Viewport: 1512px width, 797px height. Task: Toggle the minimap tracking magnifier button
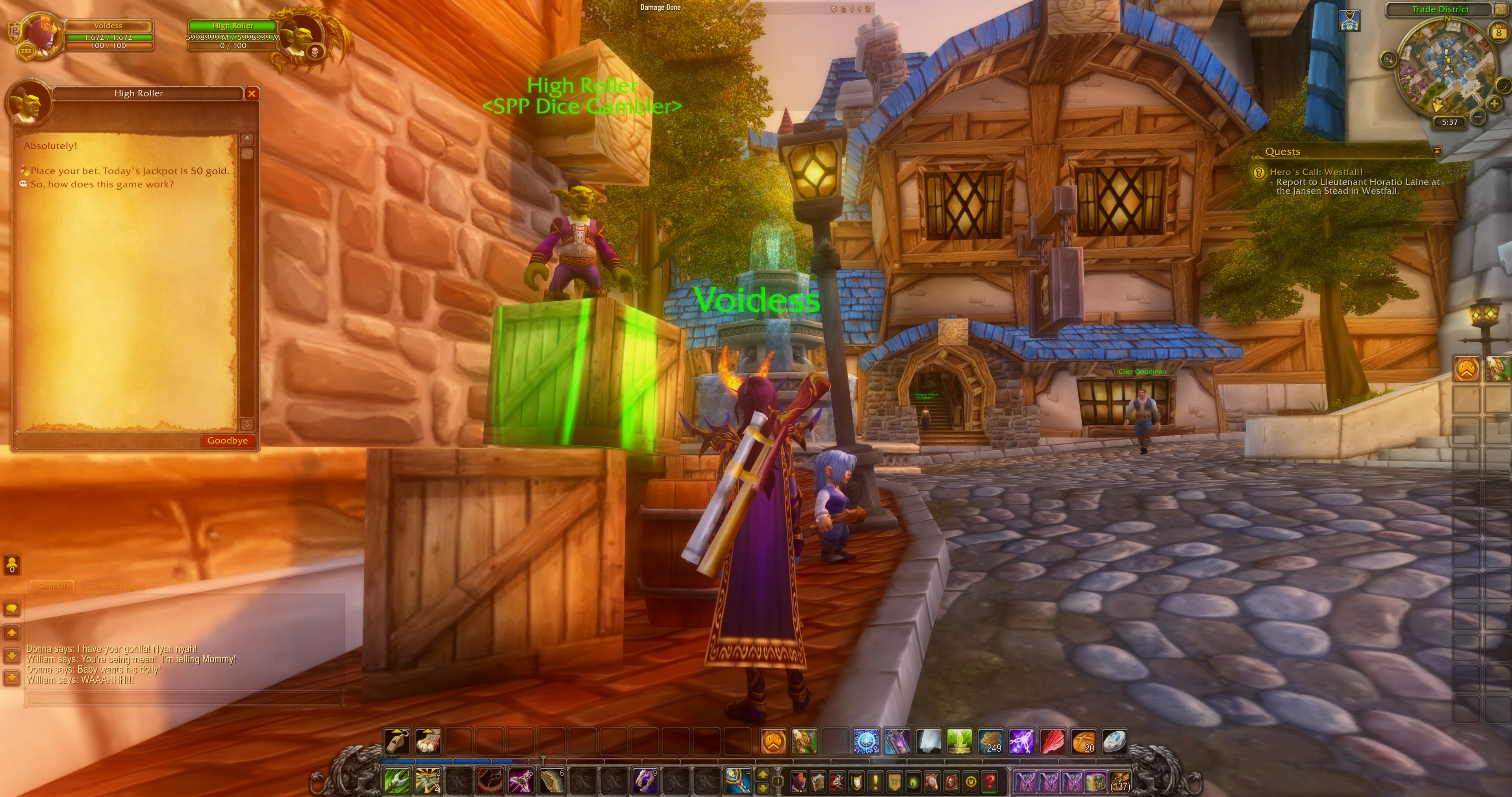tap(1388, 59)
